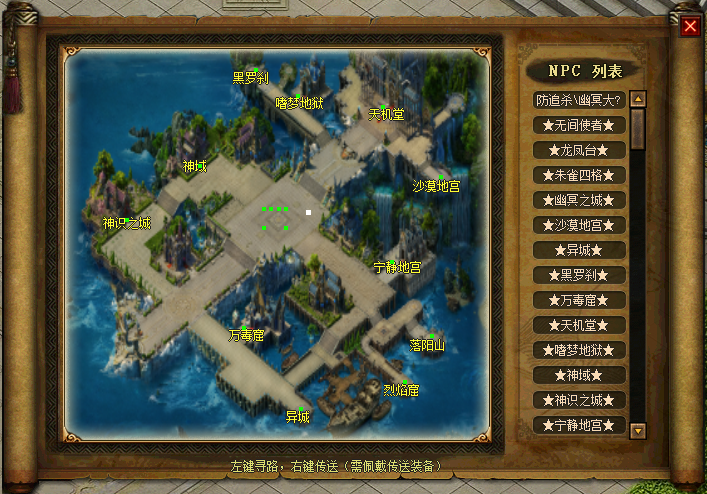Click ★黑罗刹★ in the NPC list

(579, 275)
